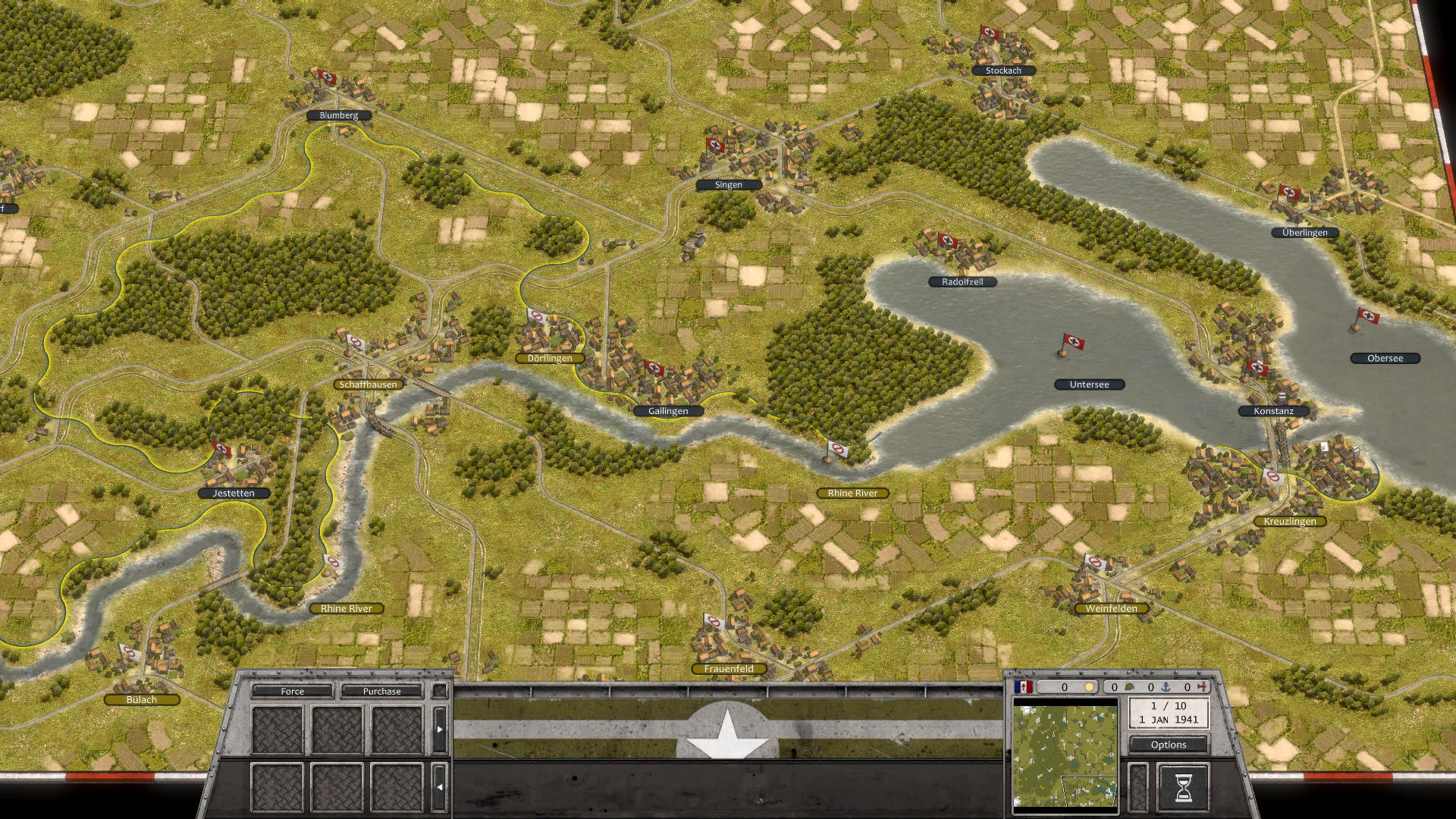The image size is (1456, 819).
Task: Select the ship flag floating on Untersee
Action: tap(1075, 343)
